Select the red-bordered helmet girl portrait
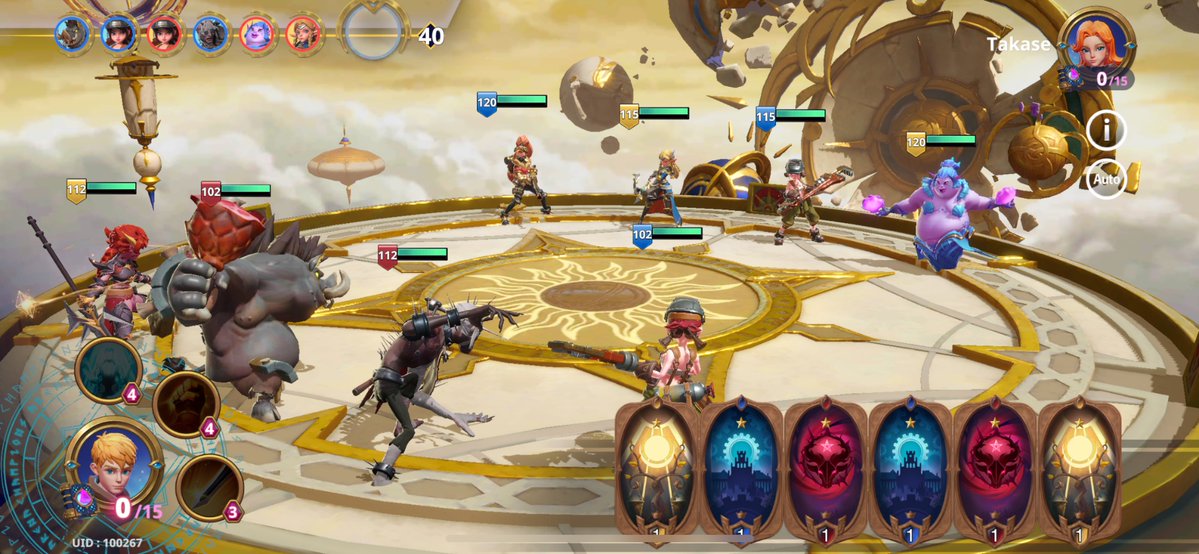The image size is (1199, 554). tap(165, 34)
